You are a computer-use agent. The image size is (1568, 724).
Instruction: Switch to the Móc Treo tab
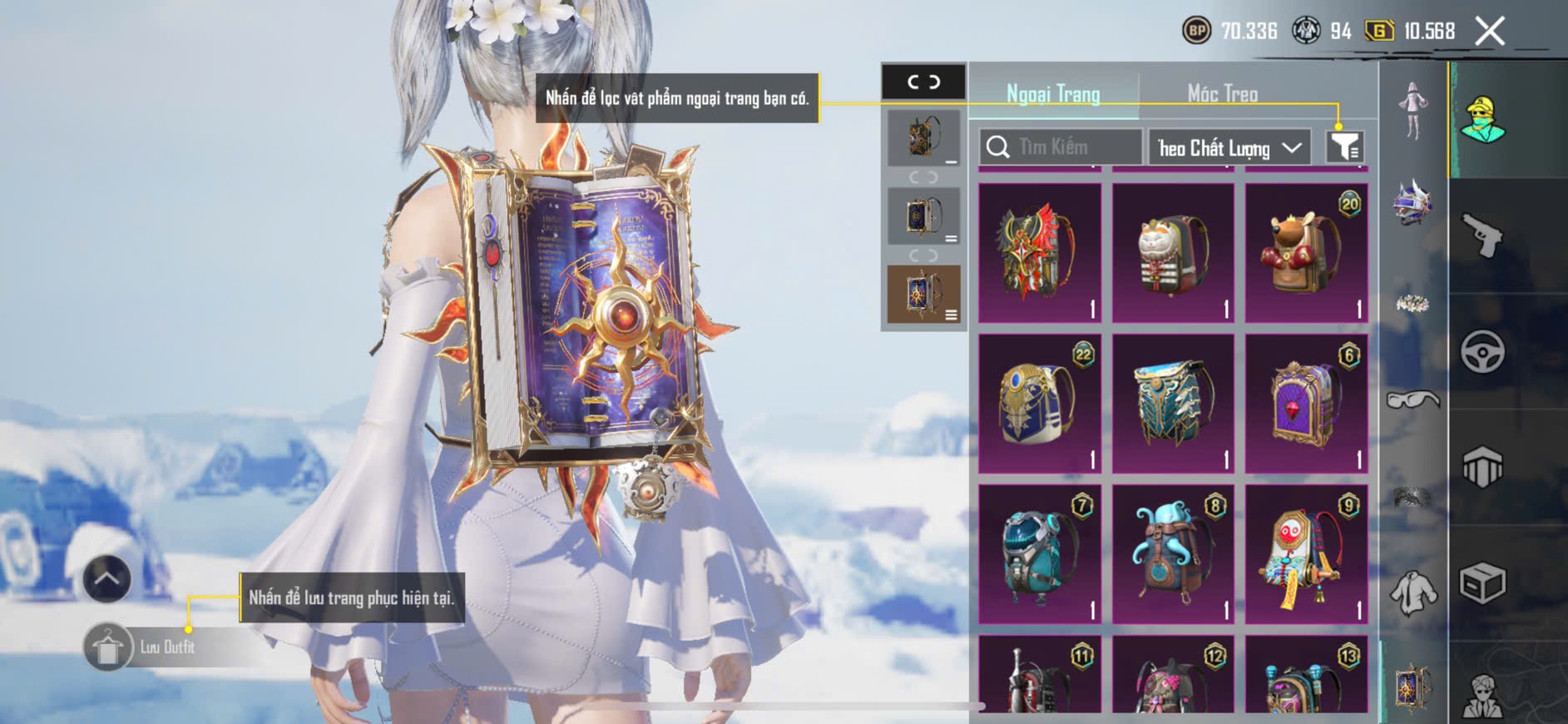(x=1222, y=94)
